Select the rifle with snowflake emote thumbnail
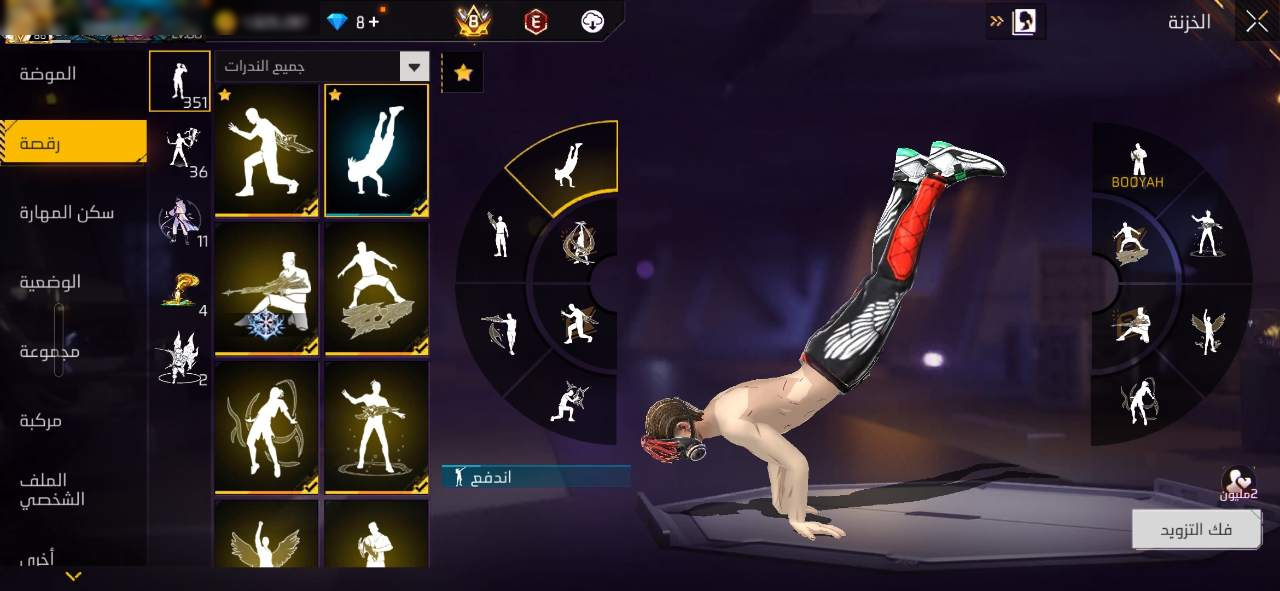1280x591 pixels. pyautogui.click(x=266, y=288)
